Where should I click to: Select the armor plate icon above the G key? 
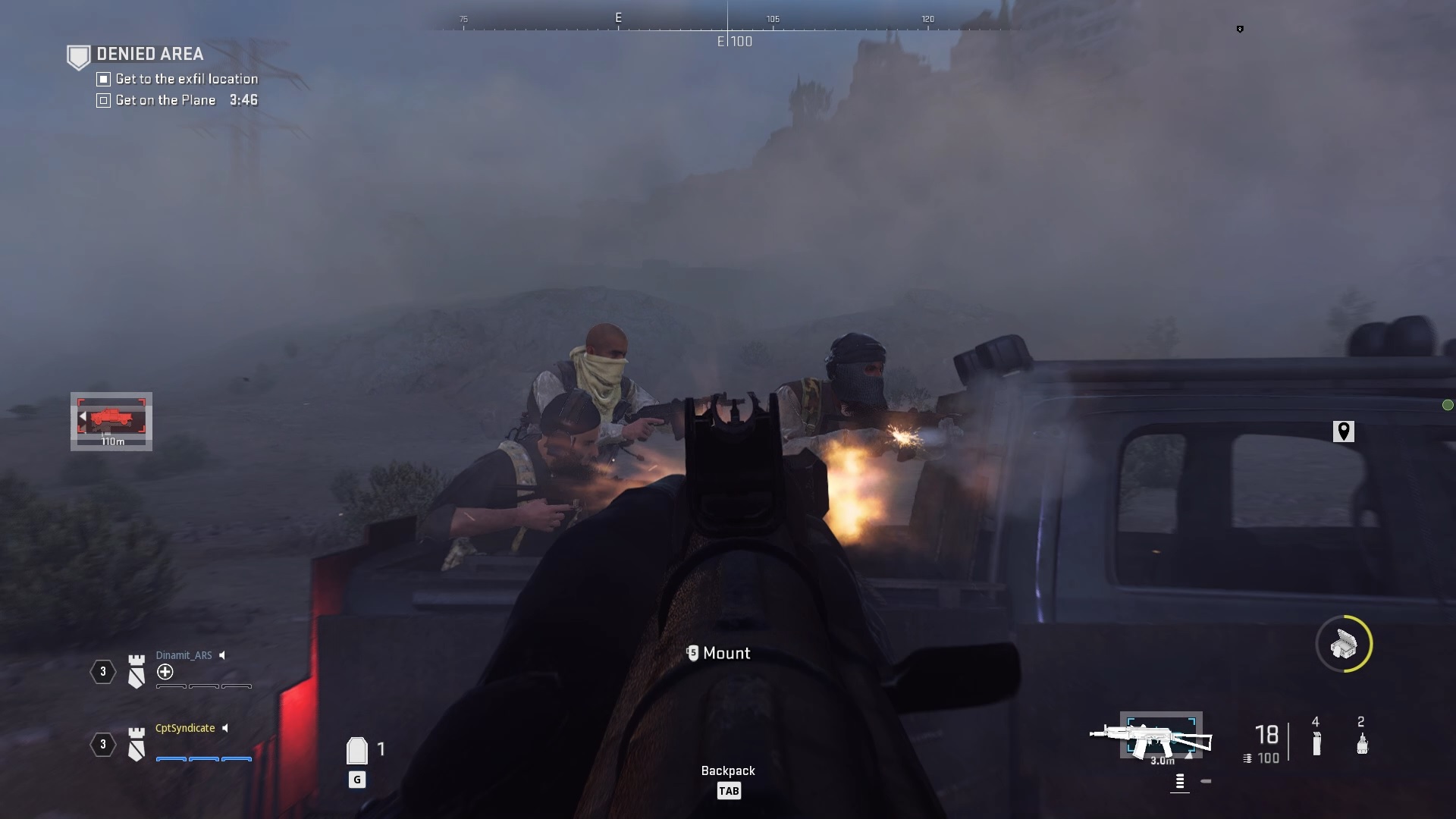pyautogui.click(x=356, y=750)
